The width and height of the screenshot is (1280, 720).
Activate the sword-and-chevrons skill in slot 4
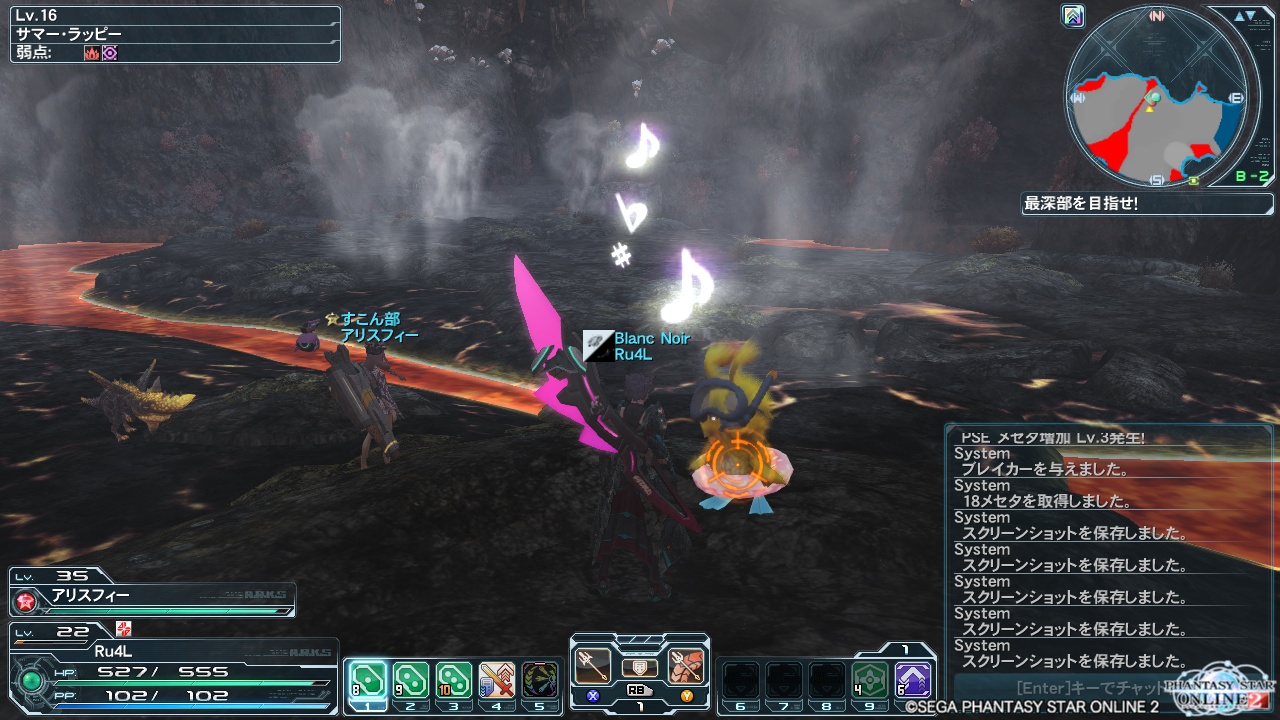pos(497,680)
